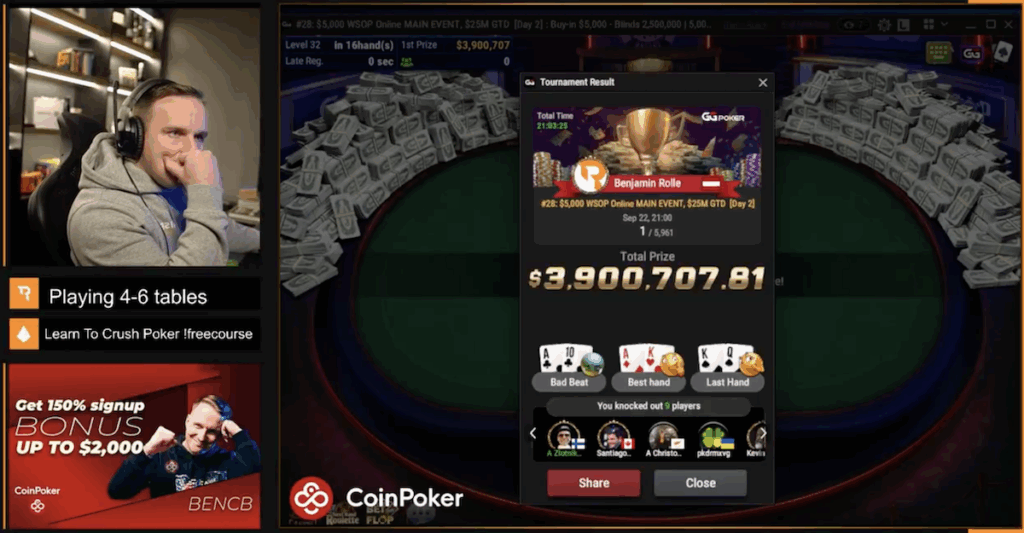This screenshot has width=1024, height=533.
Task: Close the Tournament Result dialog with X
Action: point(763,83)
